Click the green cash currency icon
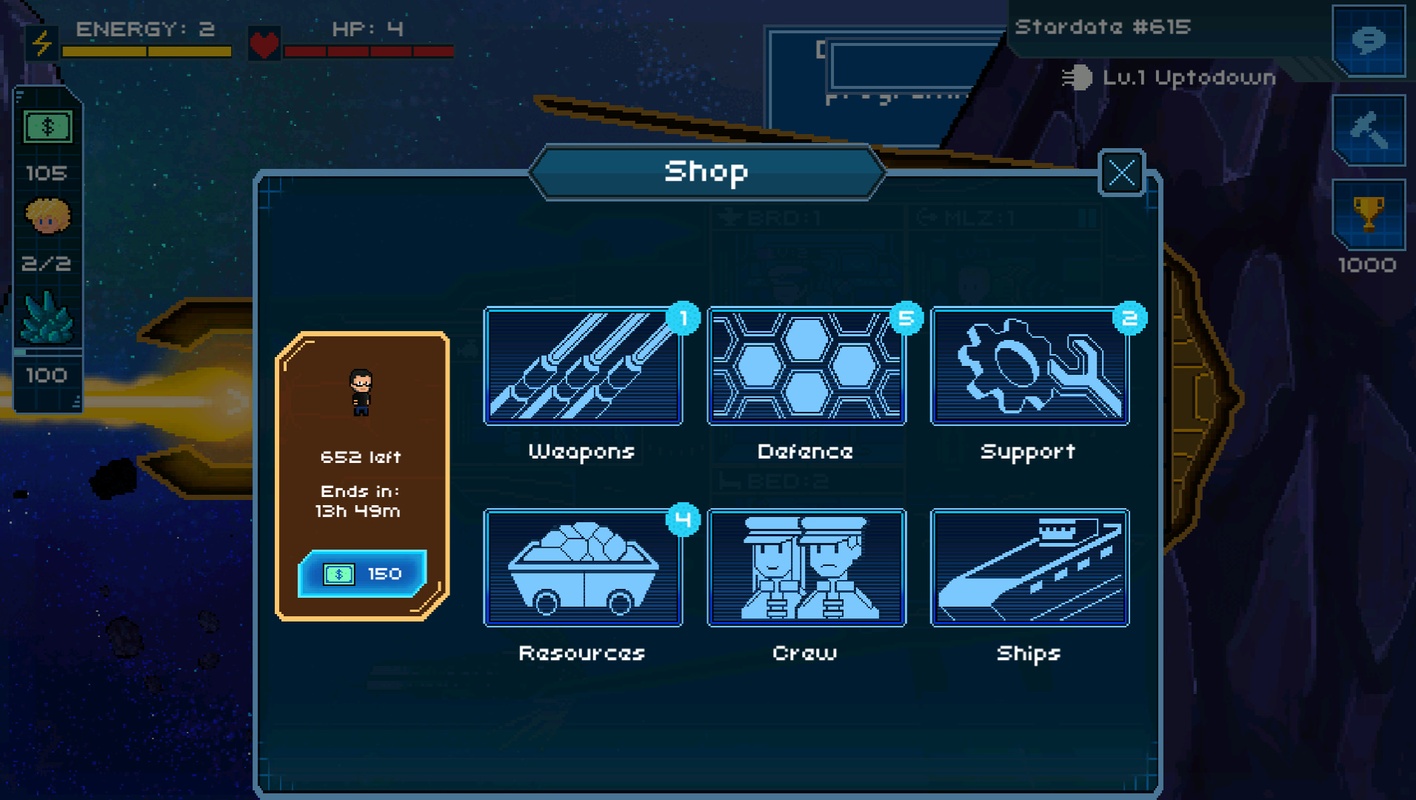This screenshot has height=800, width=1416. click(47, 127)
